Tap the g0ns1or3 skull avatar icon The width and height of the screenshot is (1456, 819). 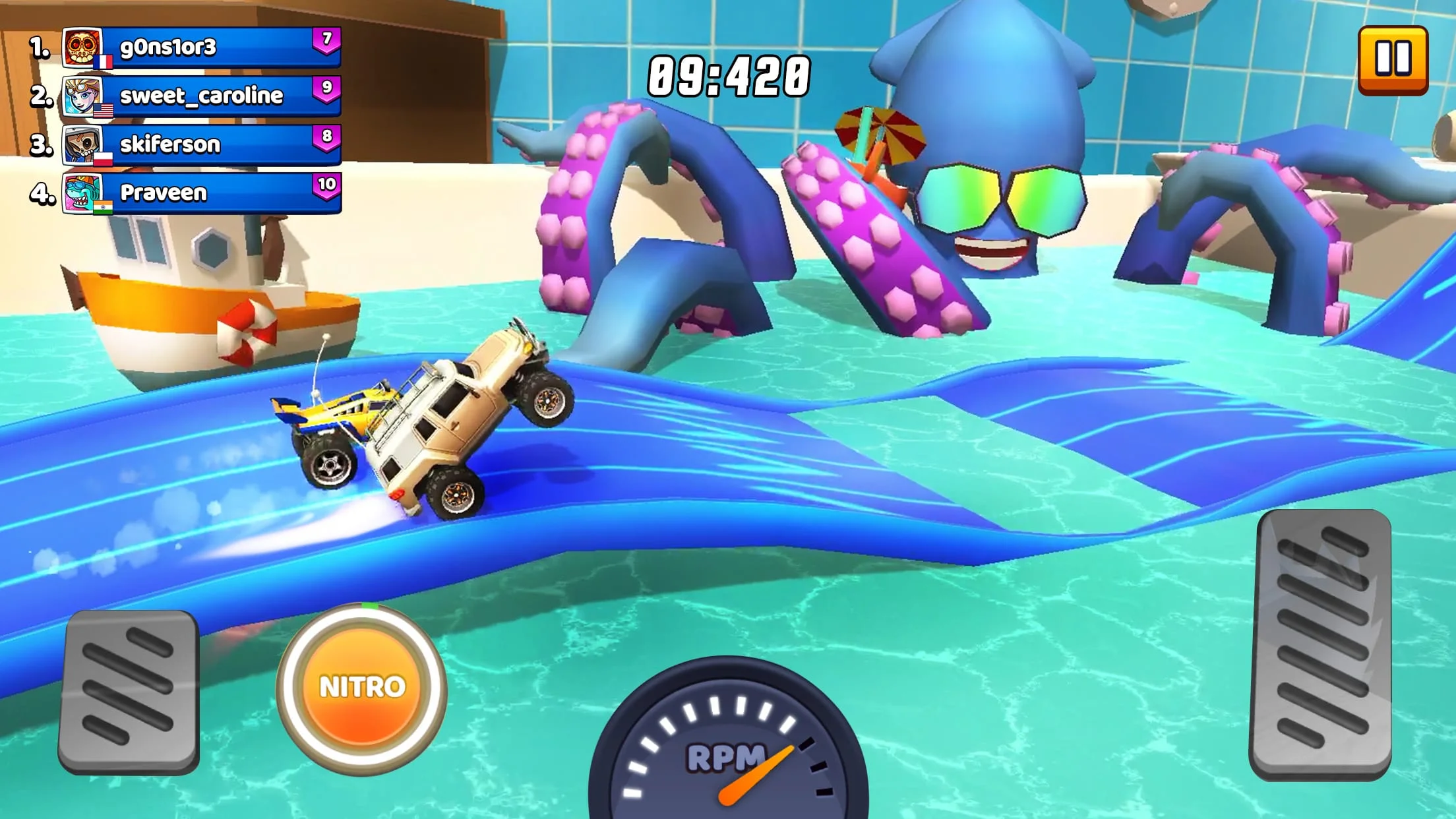pos(82,48)
